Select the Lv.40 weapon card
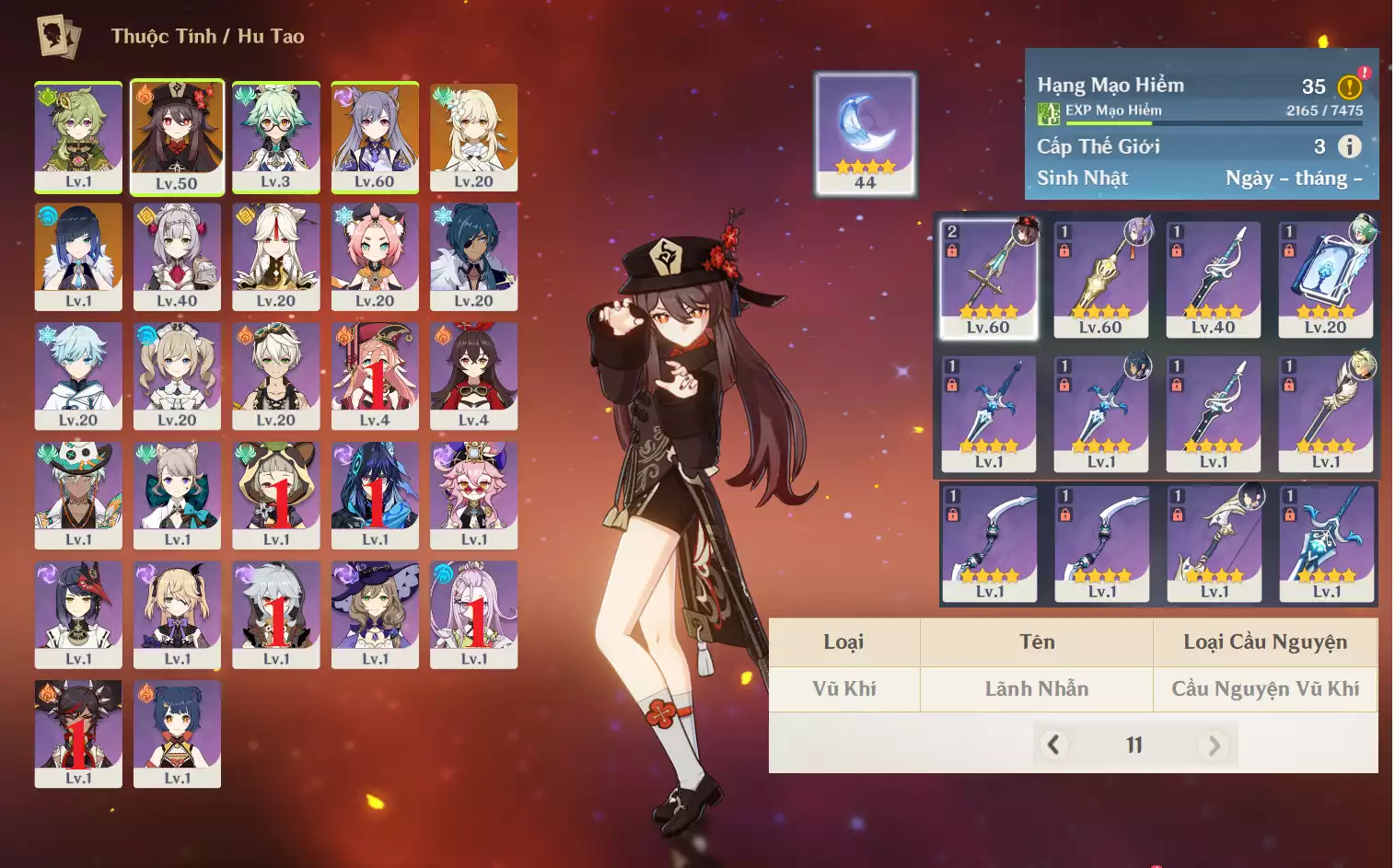This screenshot has width=1395, height=868. pyautogui.click(x=1213, y=279)
